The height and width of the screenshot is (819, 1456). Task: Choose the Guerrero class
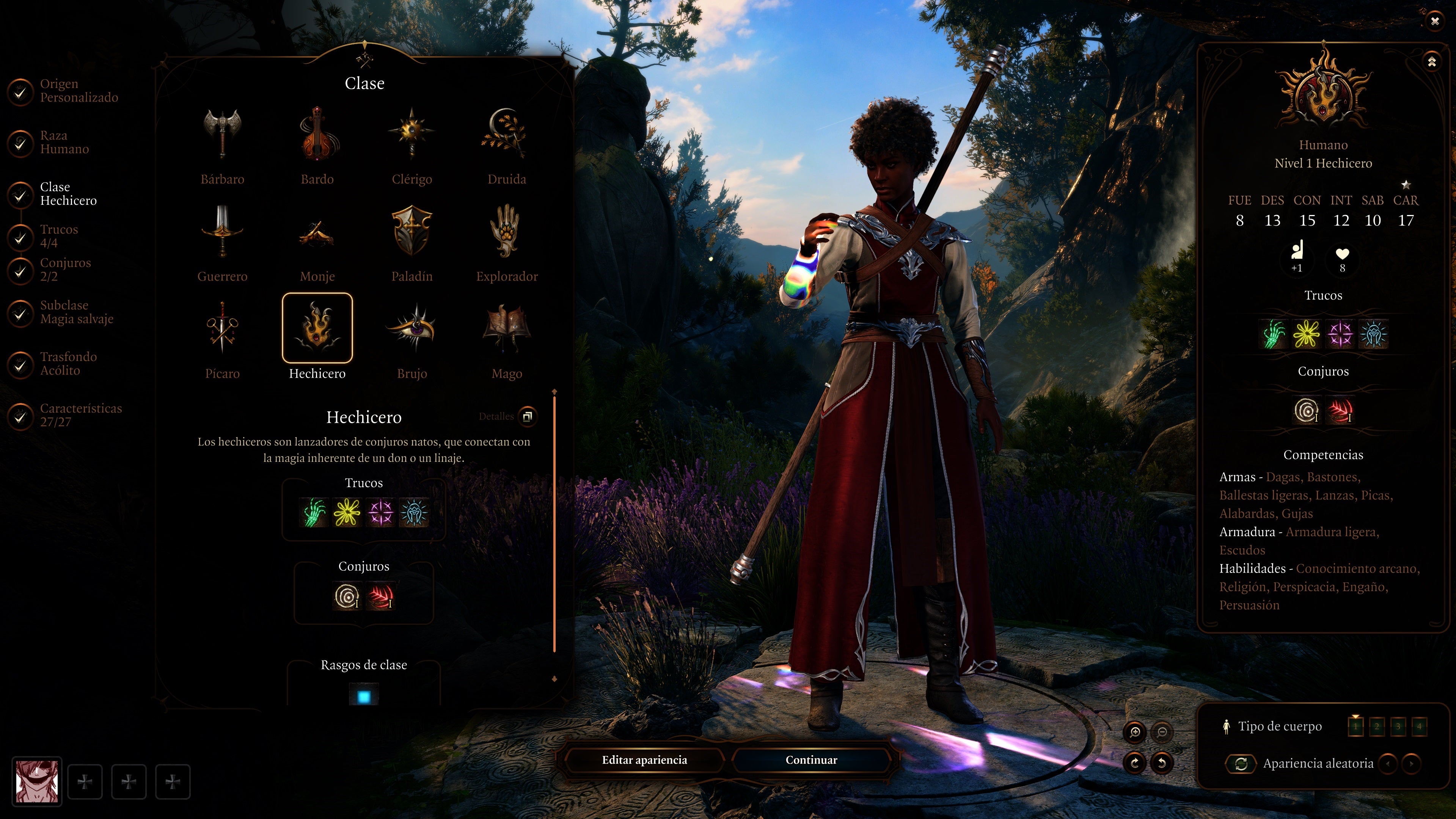coord(222,232)
